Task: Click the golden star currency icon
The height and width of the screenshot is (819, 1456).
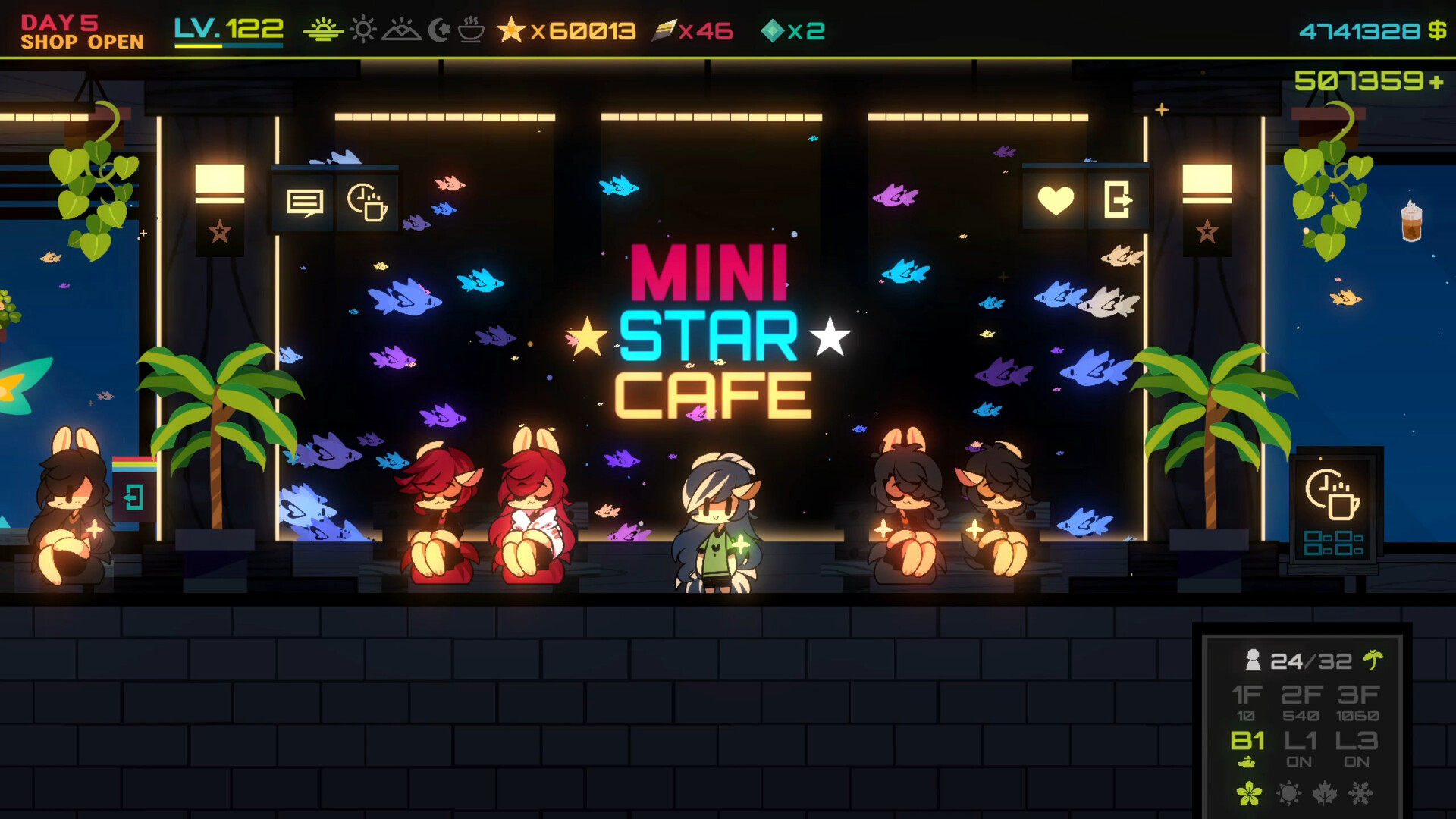Action: 512,32
